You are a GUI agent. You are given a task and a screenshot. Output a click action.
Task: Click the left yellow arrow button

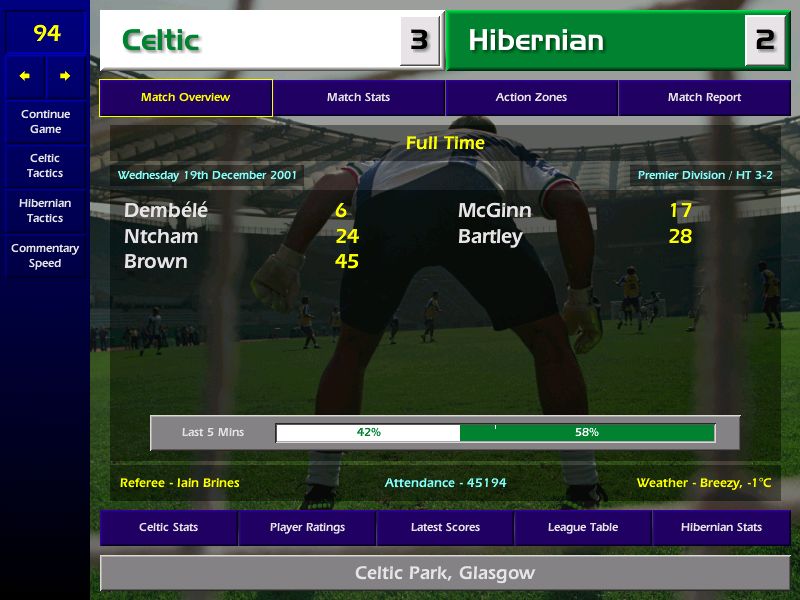[x=25, y=76]
